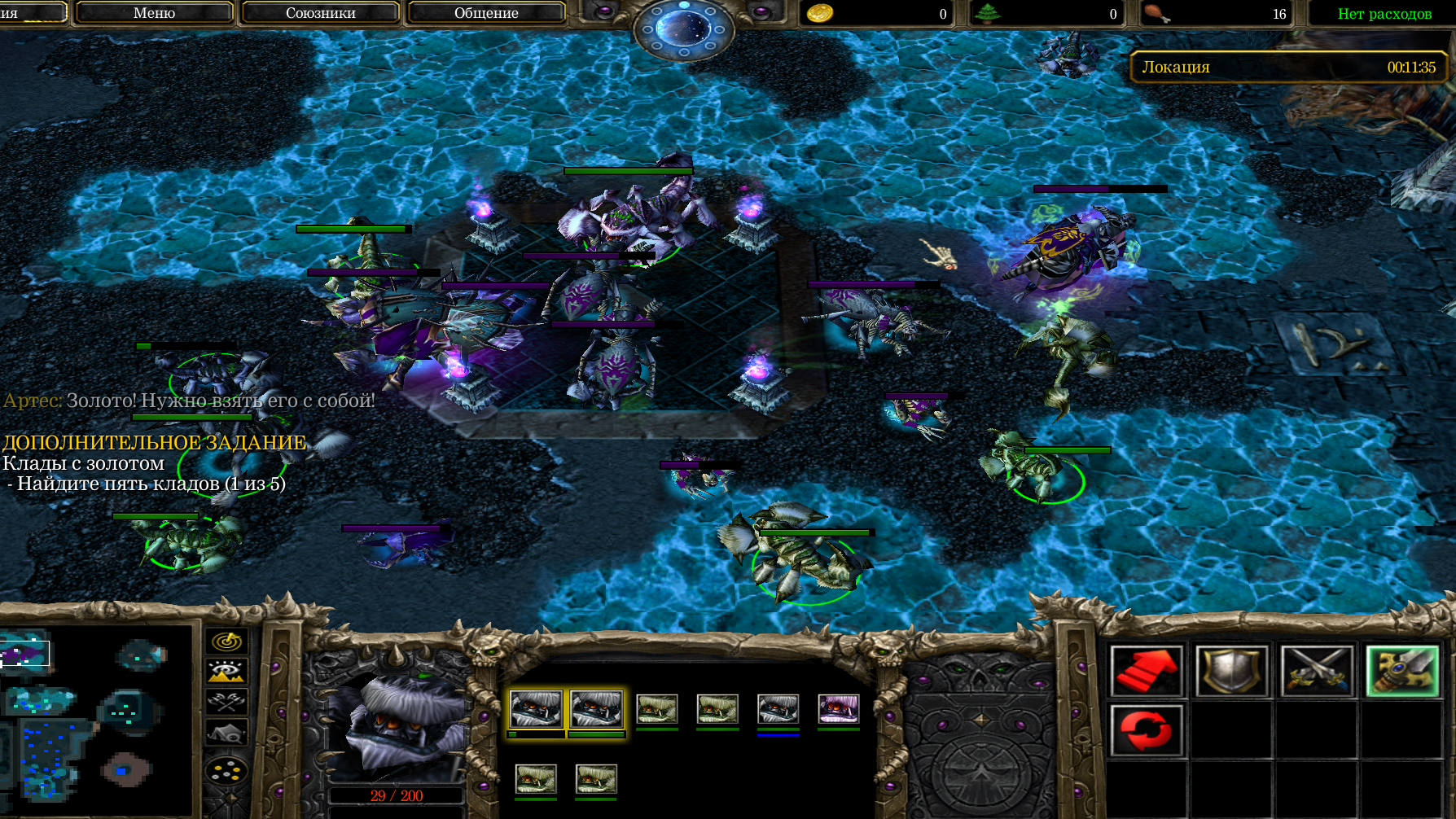Image resolution: width=1456 pixels, height=819 pixels.
Task: Toggle the tent creep camp display button
Action: tap(226, 733)
